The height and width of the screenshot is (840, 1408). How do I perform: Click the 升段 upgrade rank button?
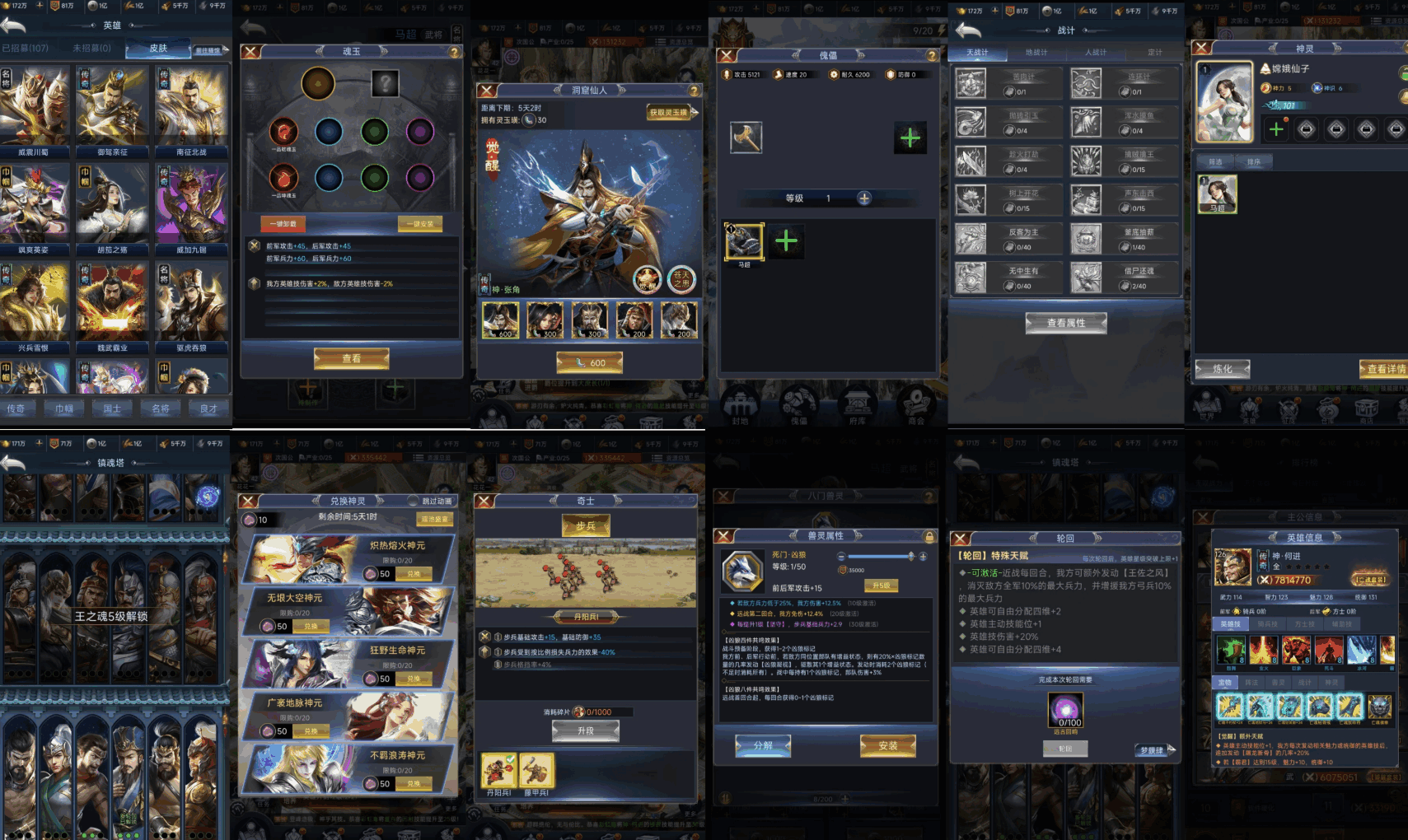coord(586,730)
